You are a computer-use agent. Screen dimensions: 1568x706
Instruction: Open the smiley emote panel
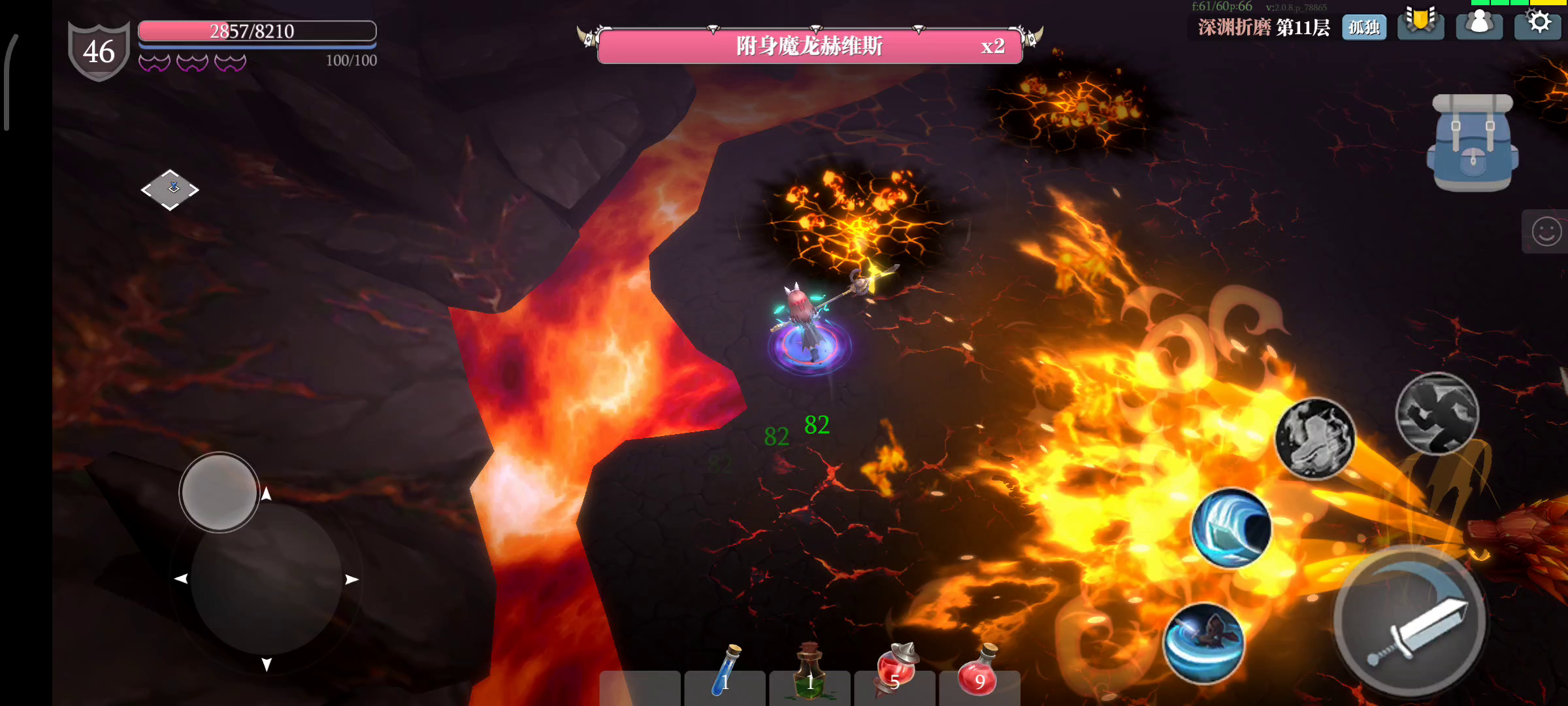click(x=1546, y=231)
